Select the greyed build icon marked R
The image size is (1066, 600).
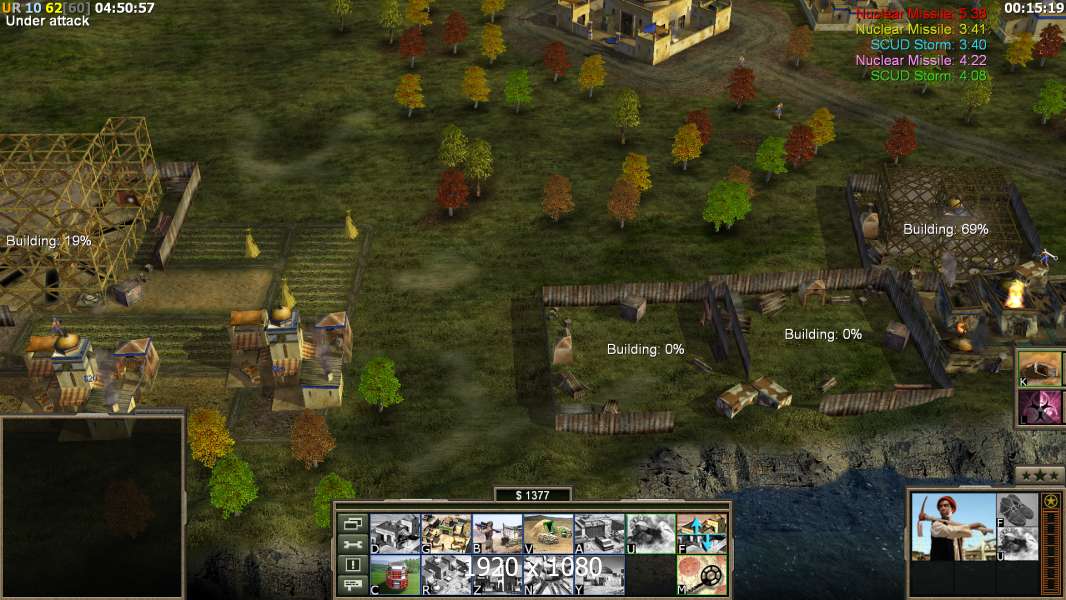click(x=446, y=575)
